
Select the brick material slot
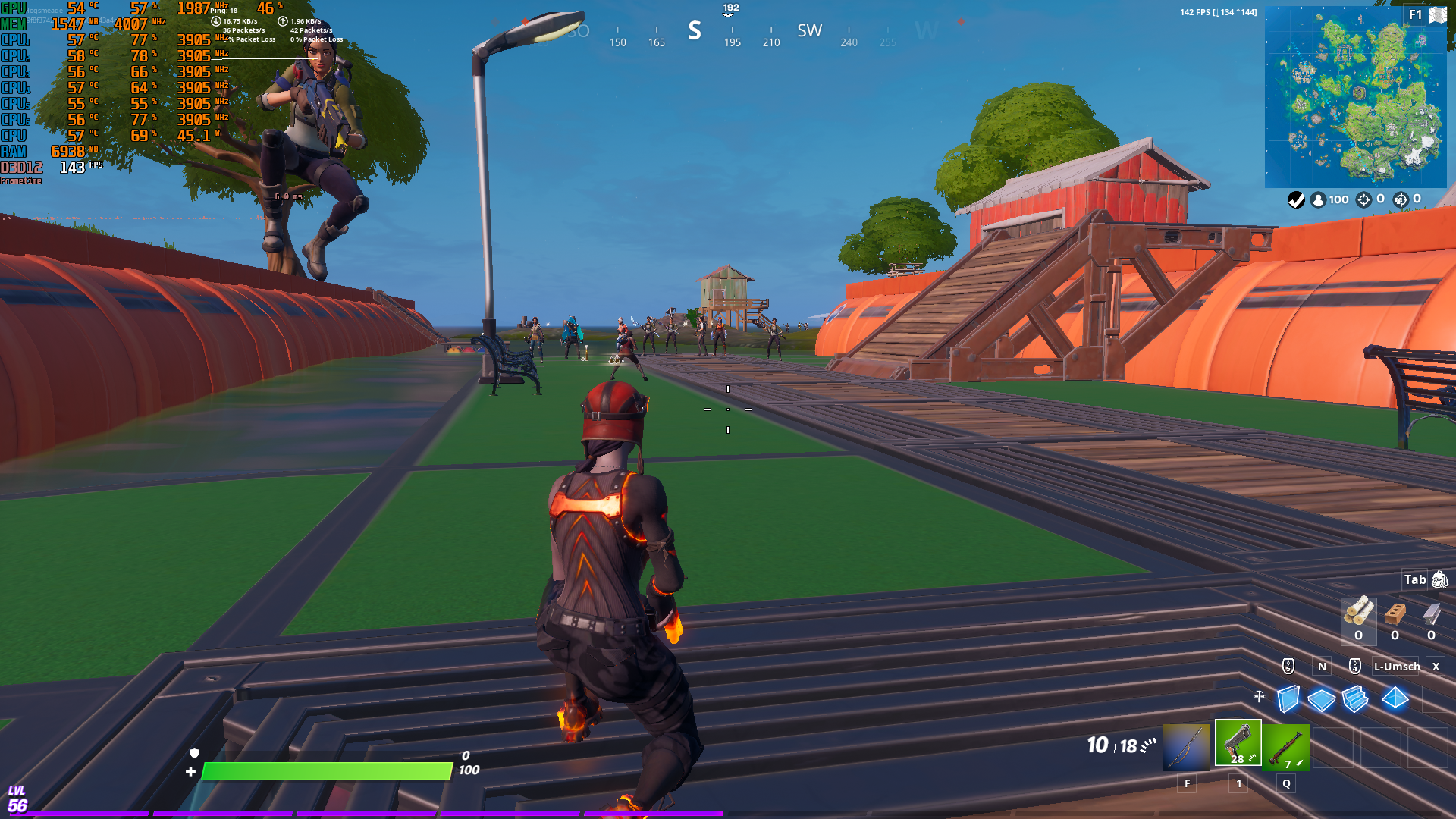(1396, 613)
